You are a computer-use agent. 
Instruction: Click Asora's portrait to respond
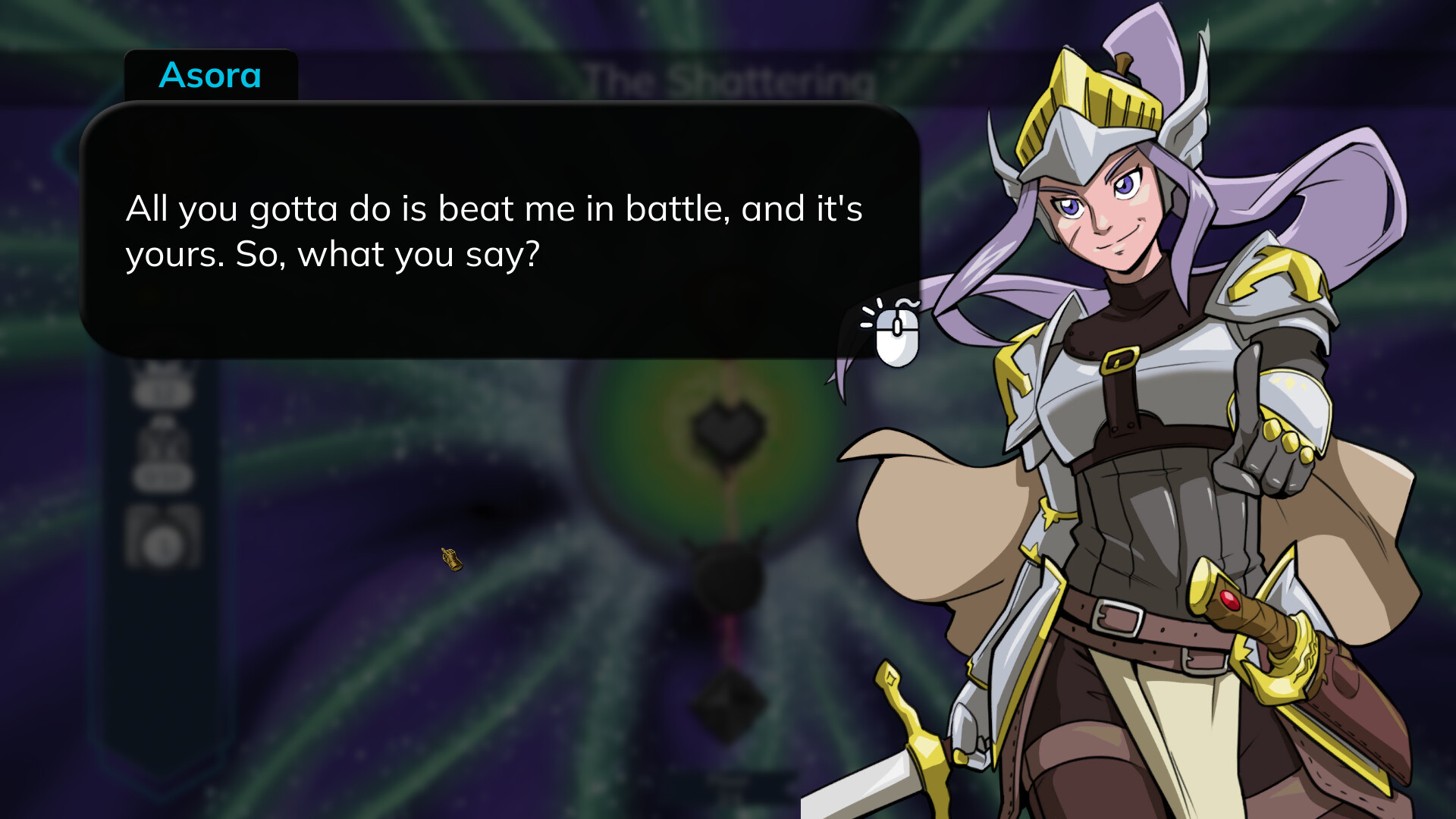click(x=1100, y=212)
